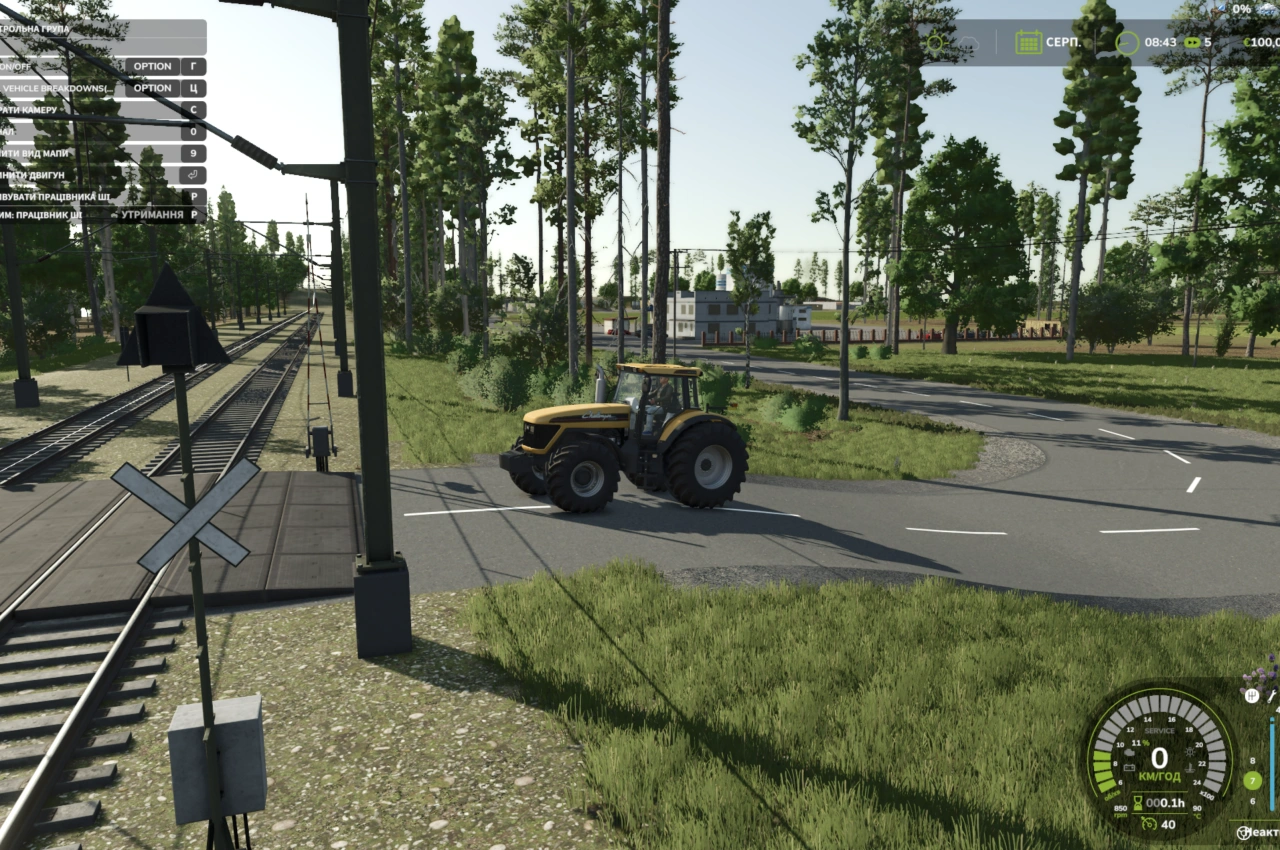Viewport: 1280px width, 850px height.
Task: Click the fast-forward time scale icon
Action: point(1191,42)
